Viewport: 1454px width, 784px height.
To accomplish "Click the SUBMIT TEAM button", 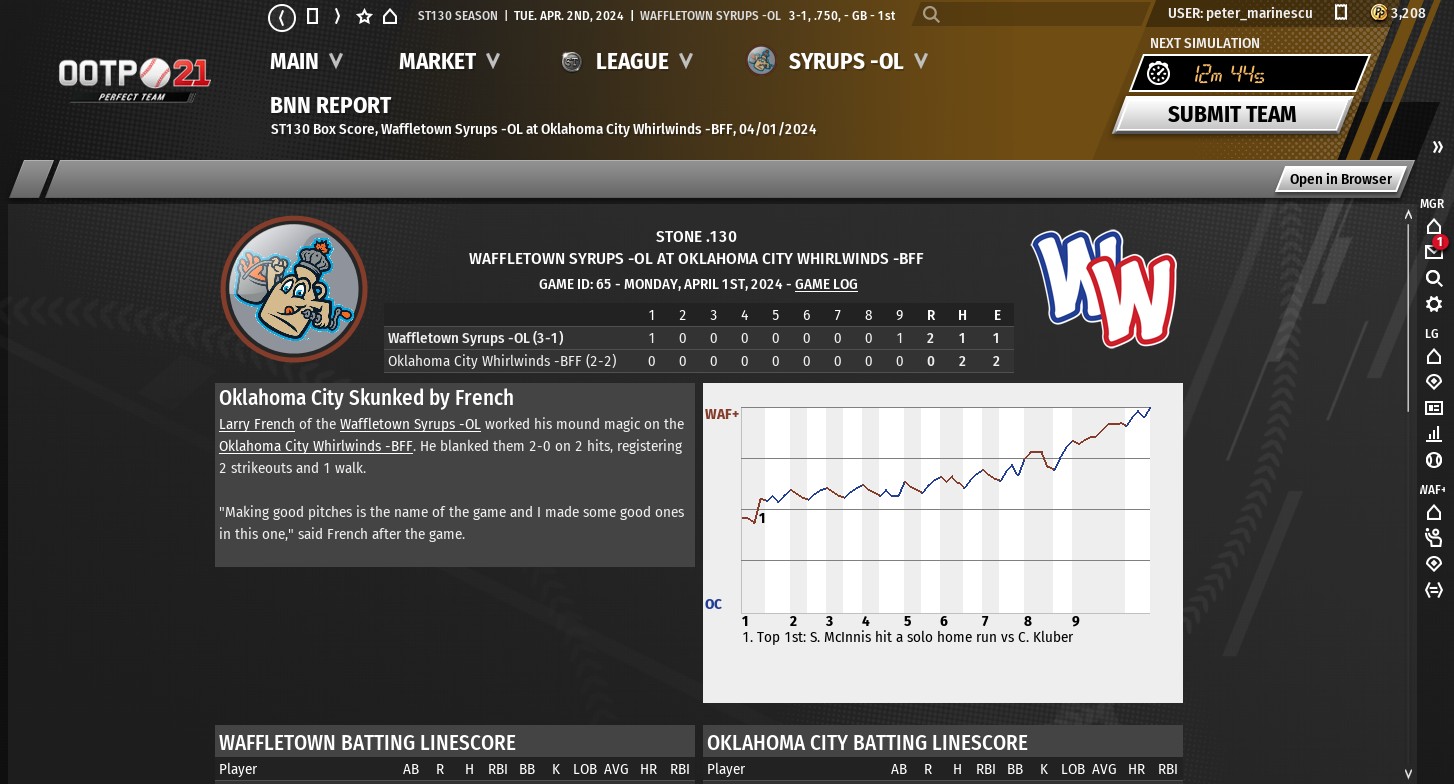I will 1232,114.
